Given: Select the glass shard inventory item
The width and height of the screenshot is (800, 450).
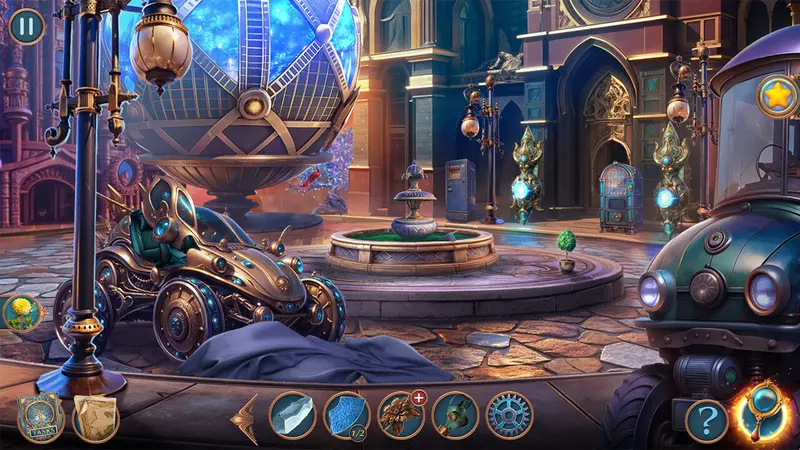Looking at the screenshot, I should [x=293, y=415].
